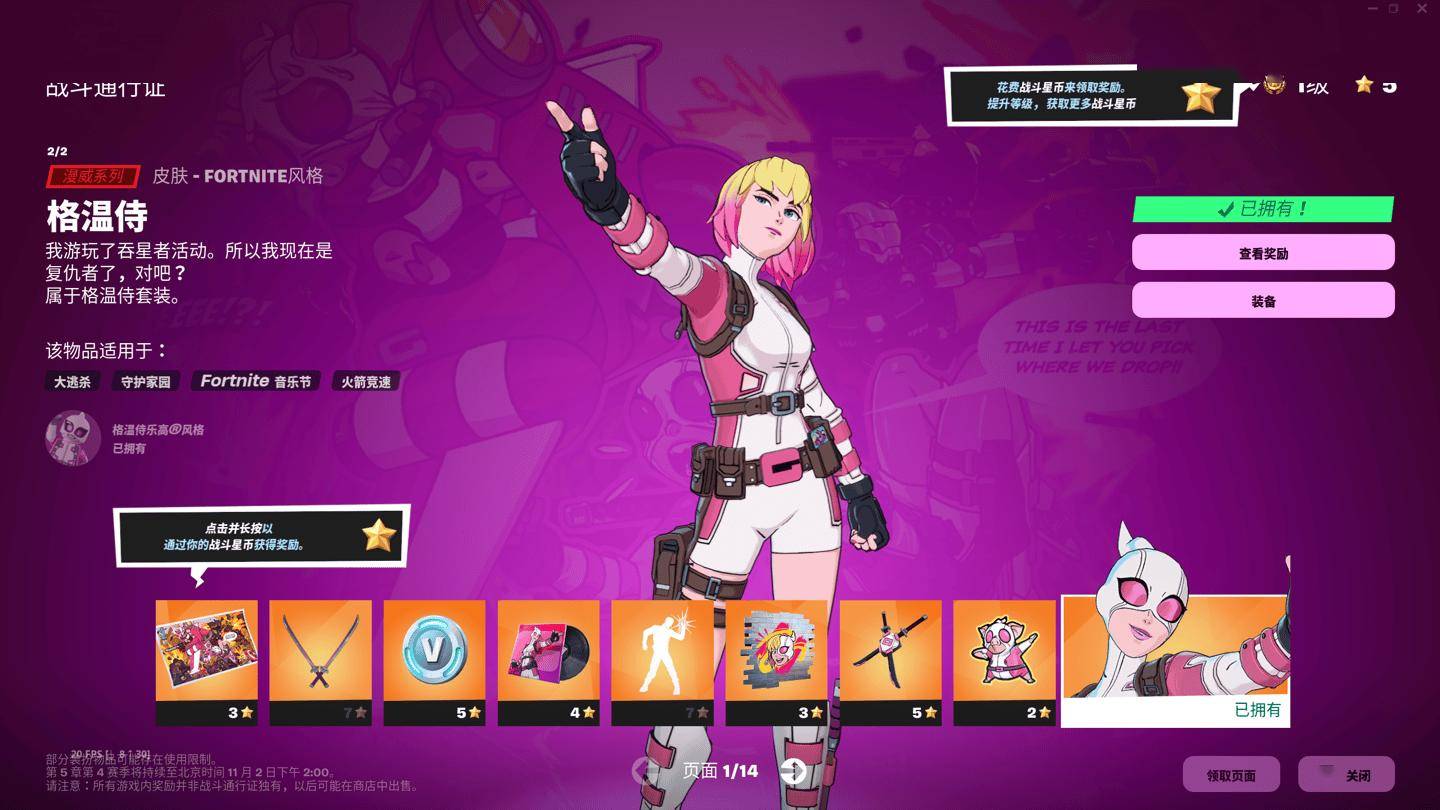Click the 查看奖励 button

[x=1263, y=253]
